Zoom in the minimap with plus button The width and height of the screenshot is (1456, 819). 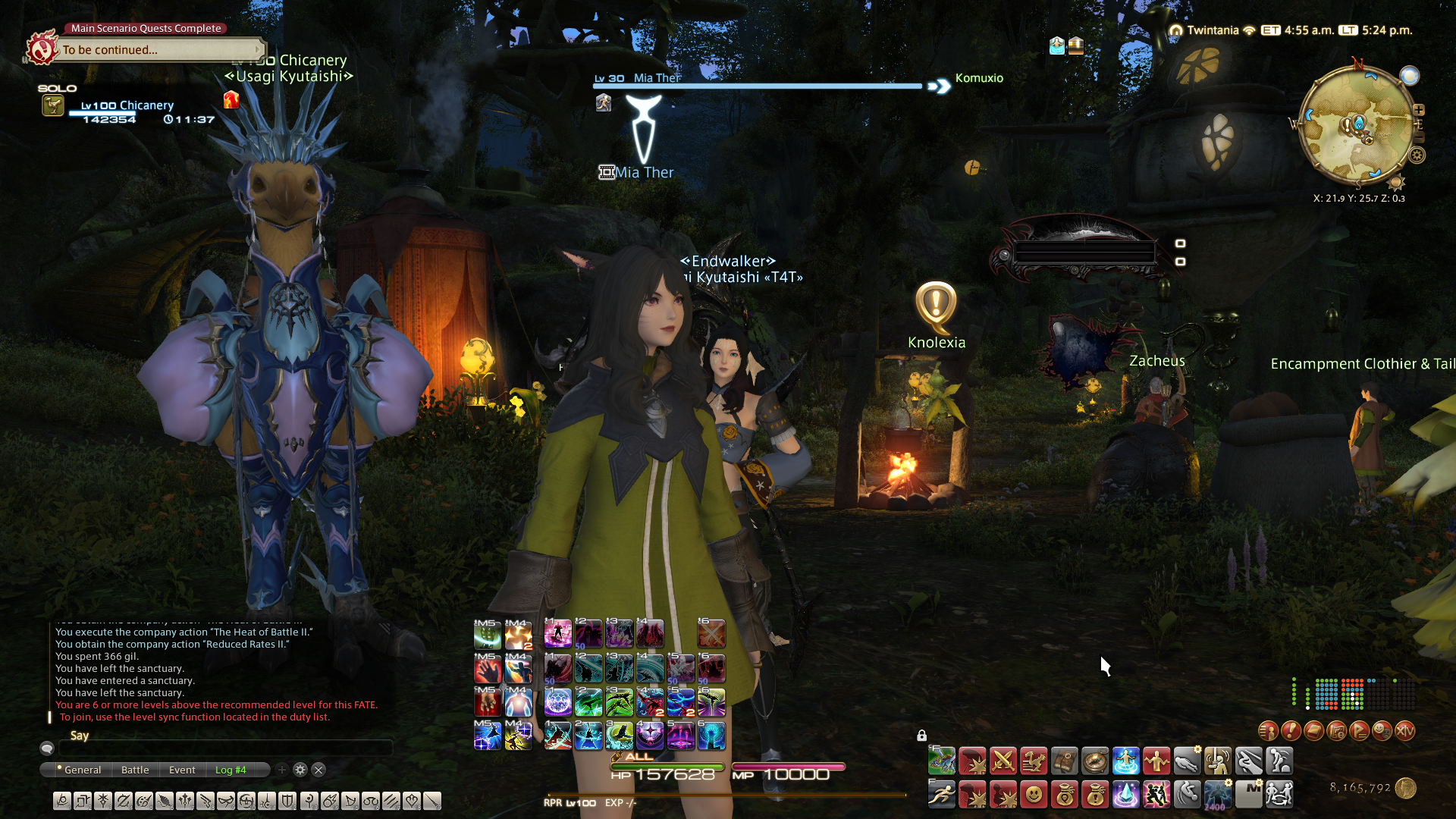click(x=1419, y=110)
